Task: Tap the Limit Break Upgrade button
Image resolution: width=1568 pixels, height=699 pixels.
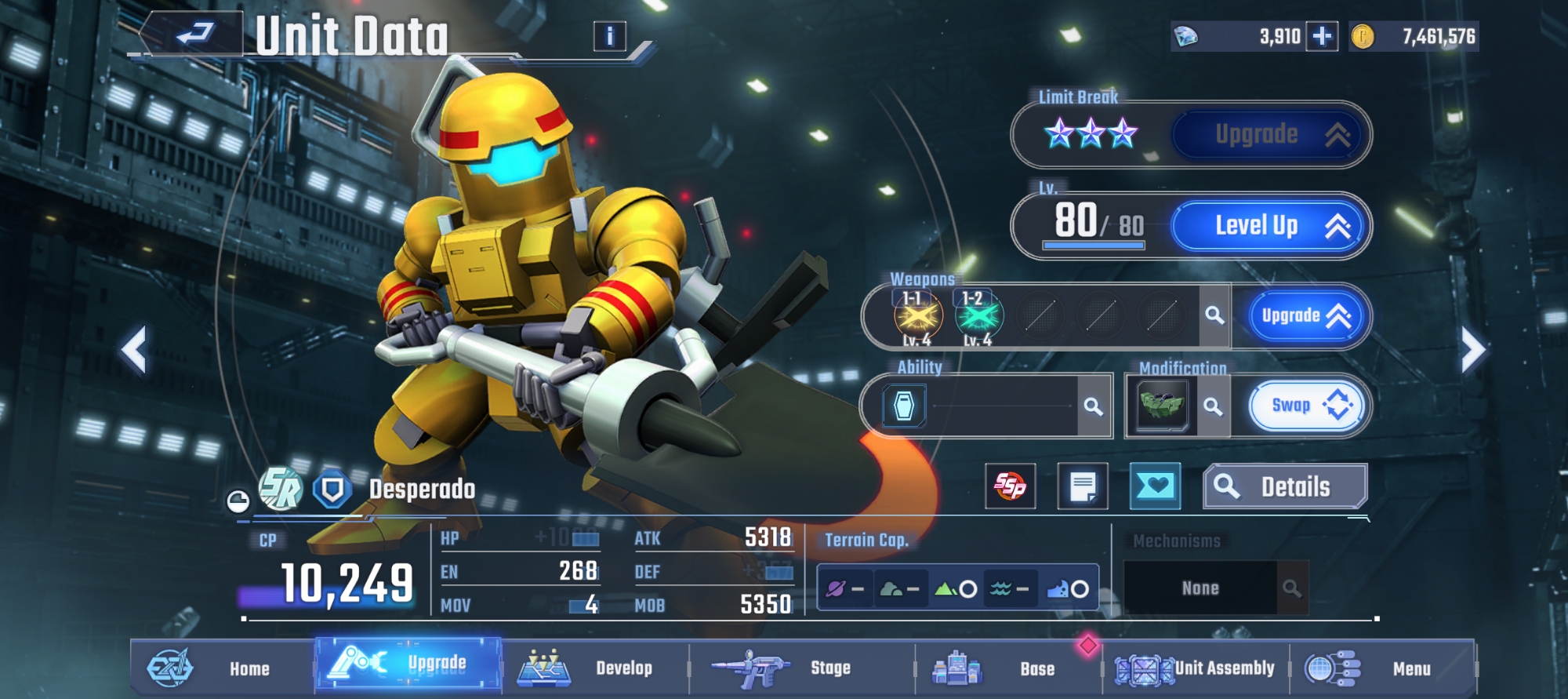Action: 1270,135
